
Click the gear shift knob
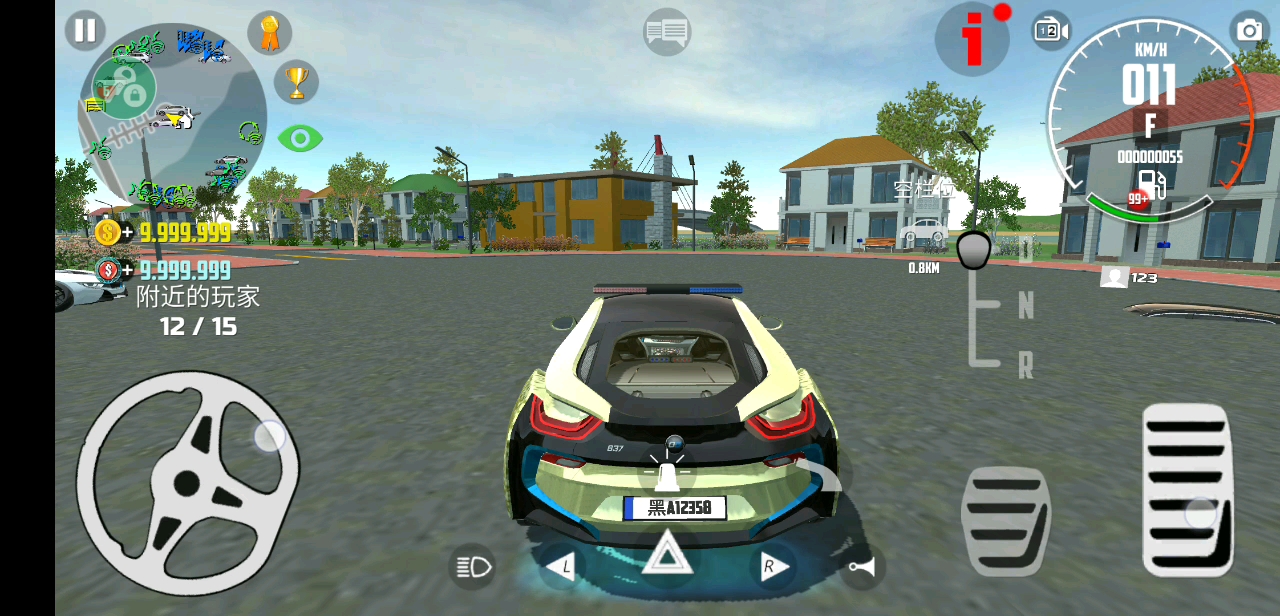974,250
